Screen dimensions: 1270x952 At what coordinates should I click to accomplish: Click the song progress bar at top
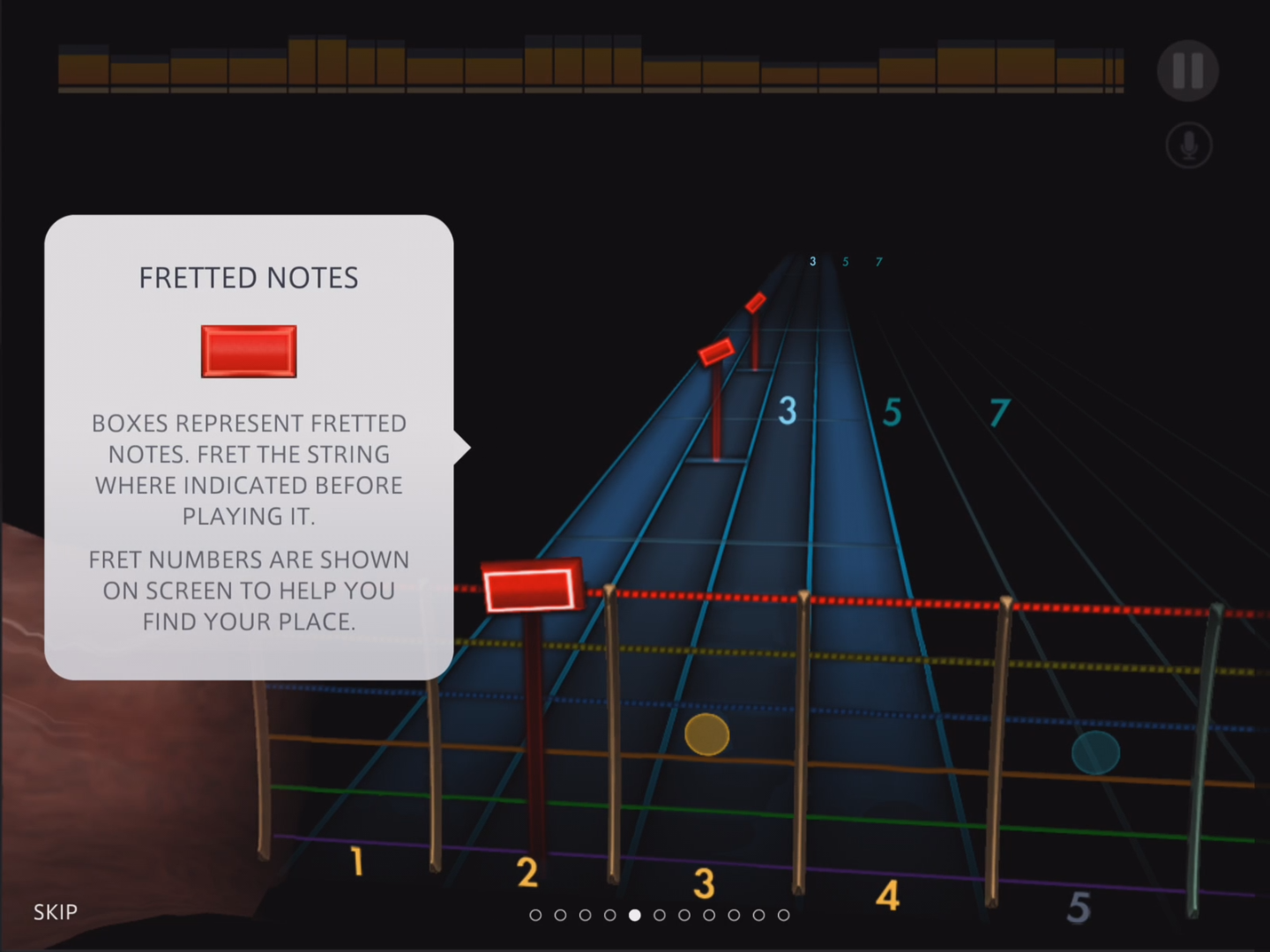point(591,66)
